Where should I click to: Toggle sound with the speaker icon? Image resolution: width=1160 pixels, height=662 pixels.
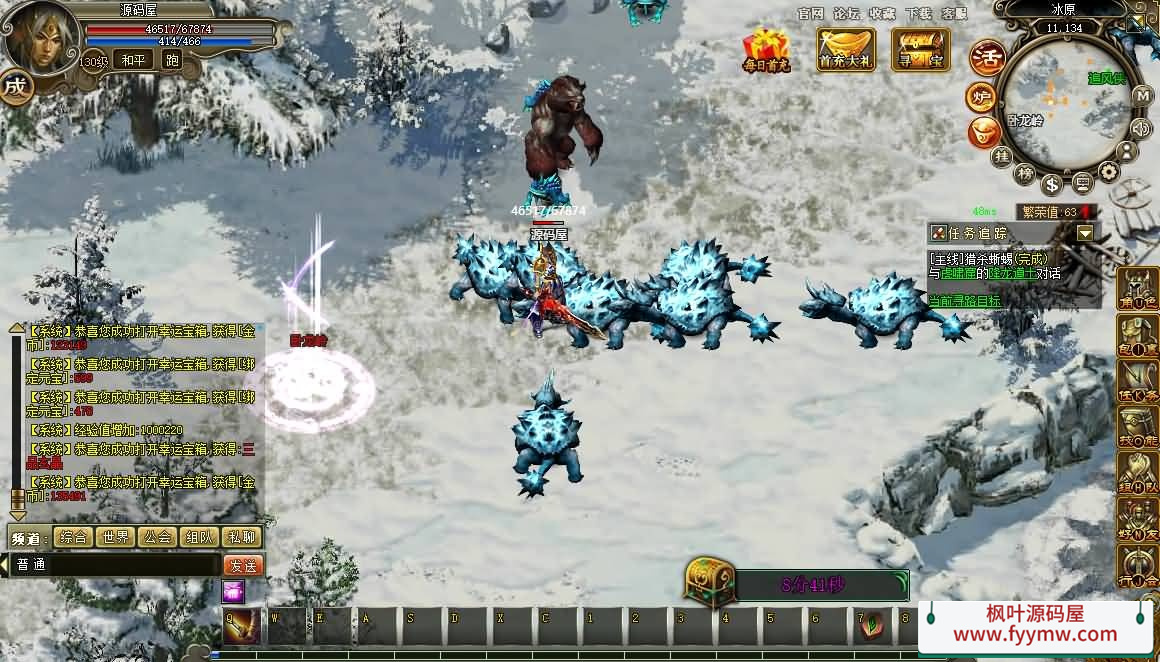click(x=1140, y=127)
